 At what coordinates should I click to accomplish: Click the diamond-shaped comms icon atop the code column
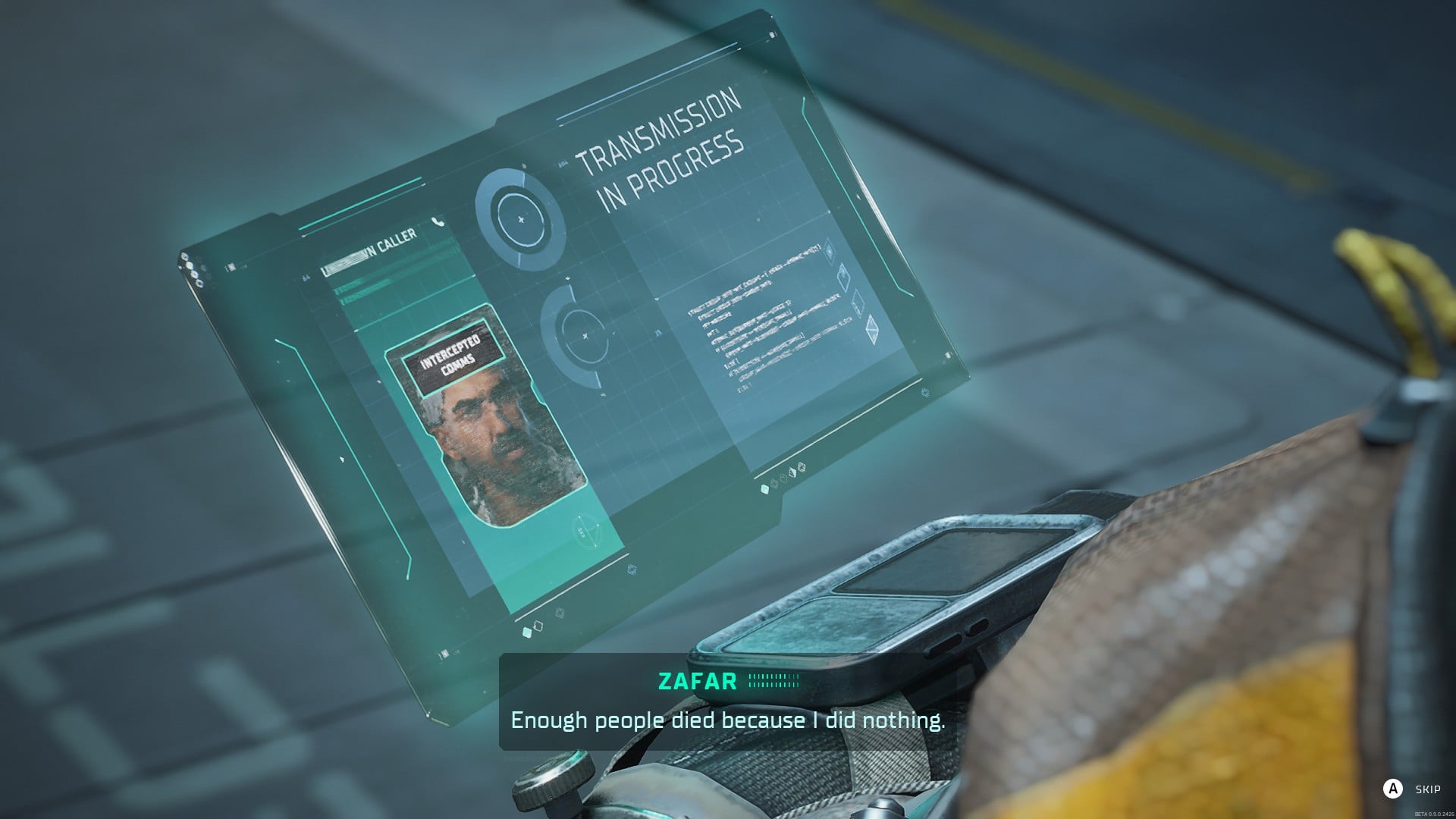[829, 250]
